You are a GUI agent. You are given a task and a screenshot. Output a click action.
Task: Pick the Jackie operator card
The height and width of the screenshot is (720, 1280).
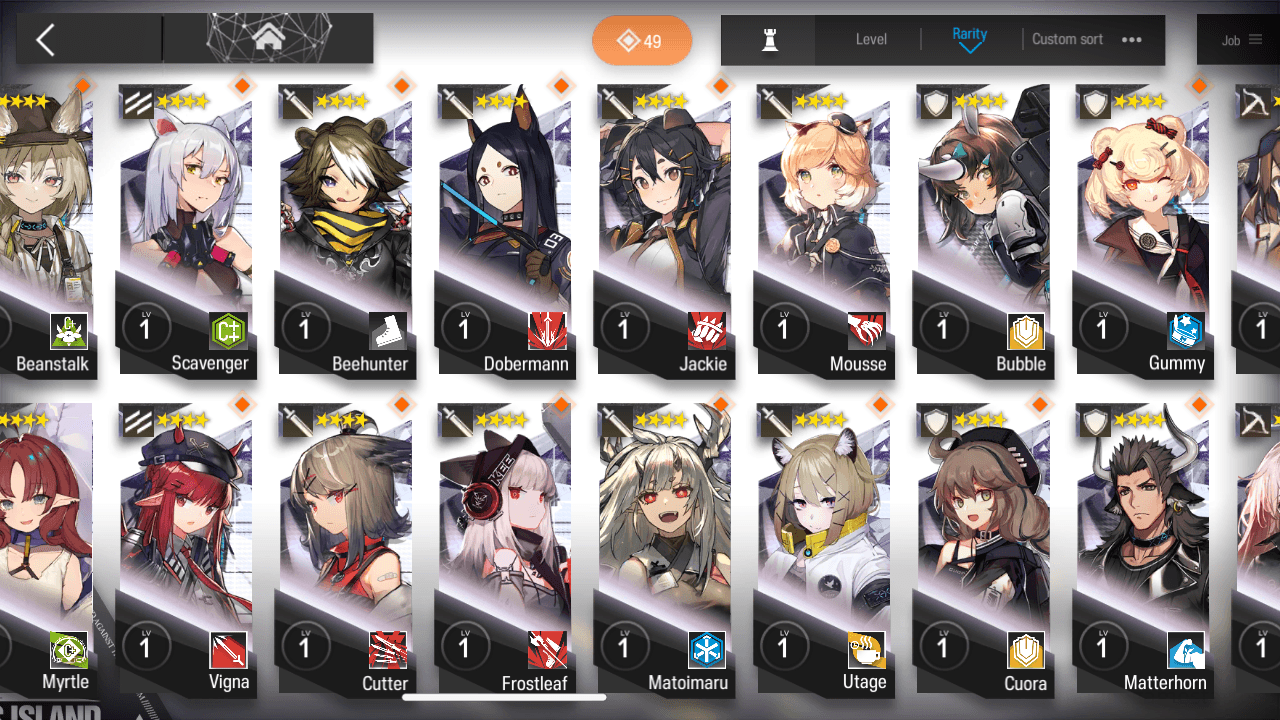point(665,230)
